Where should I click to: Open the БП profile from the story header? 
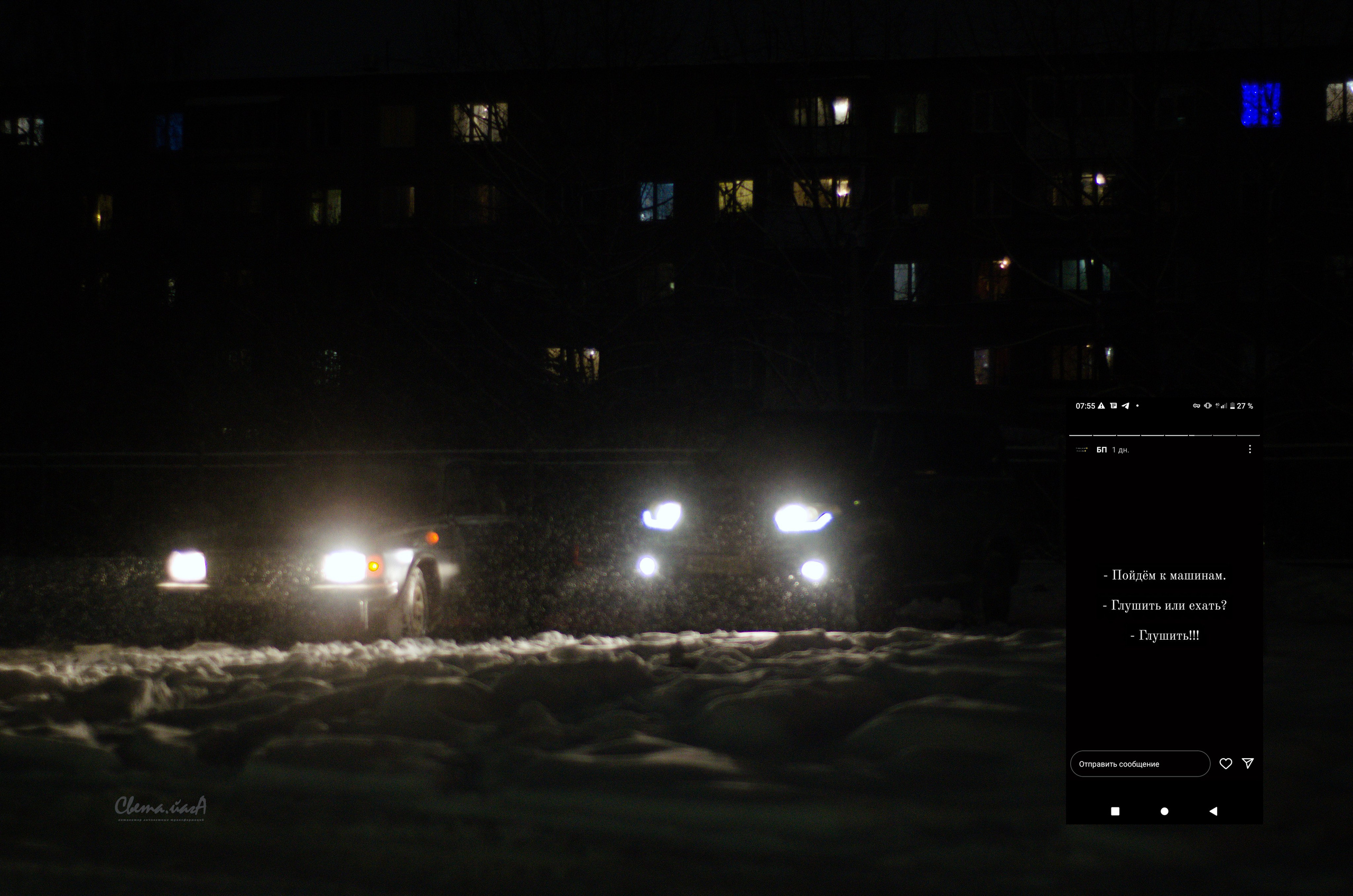pos(1101,450)
